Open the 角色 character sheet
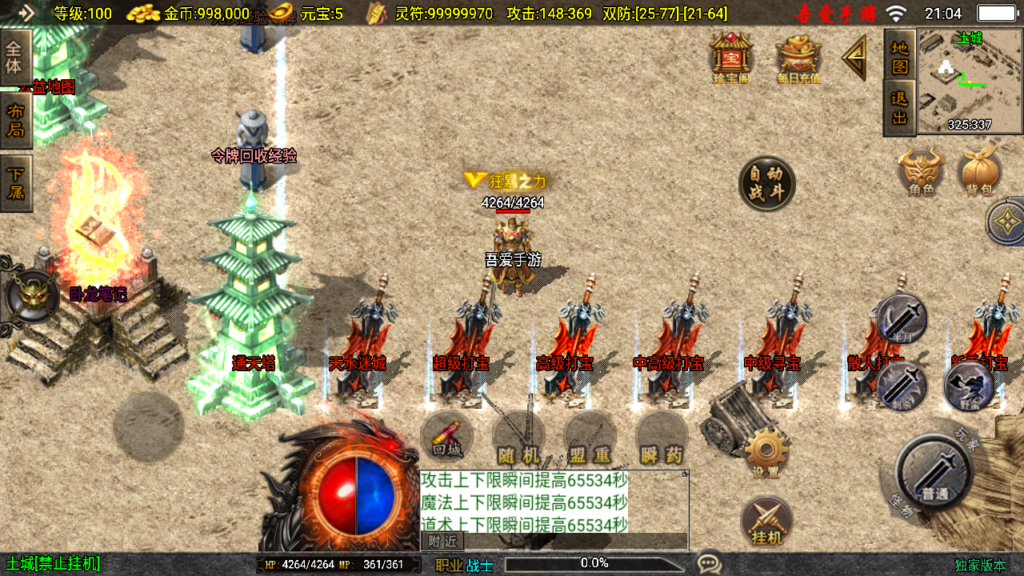Screen dimensions: 1024x576 click(x=921, y=171)
